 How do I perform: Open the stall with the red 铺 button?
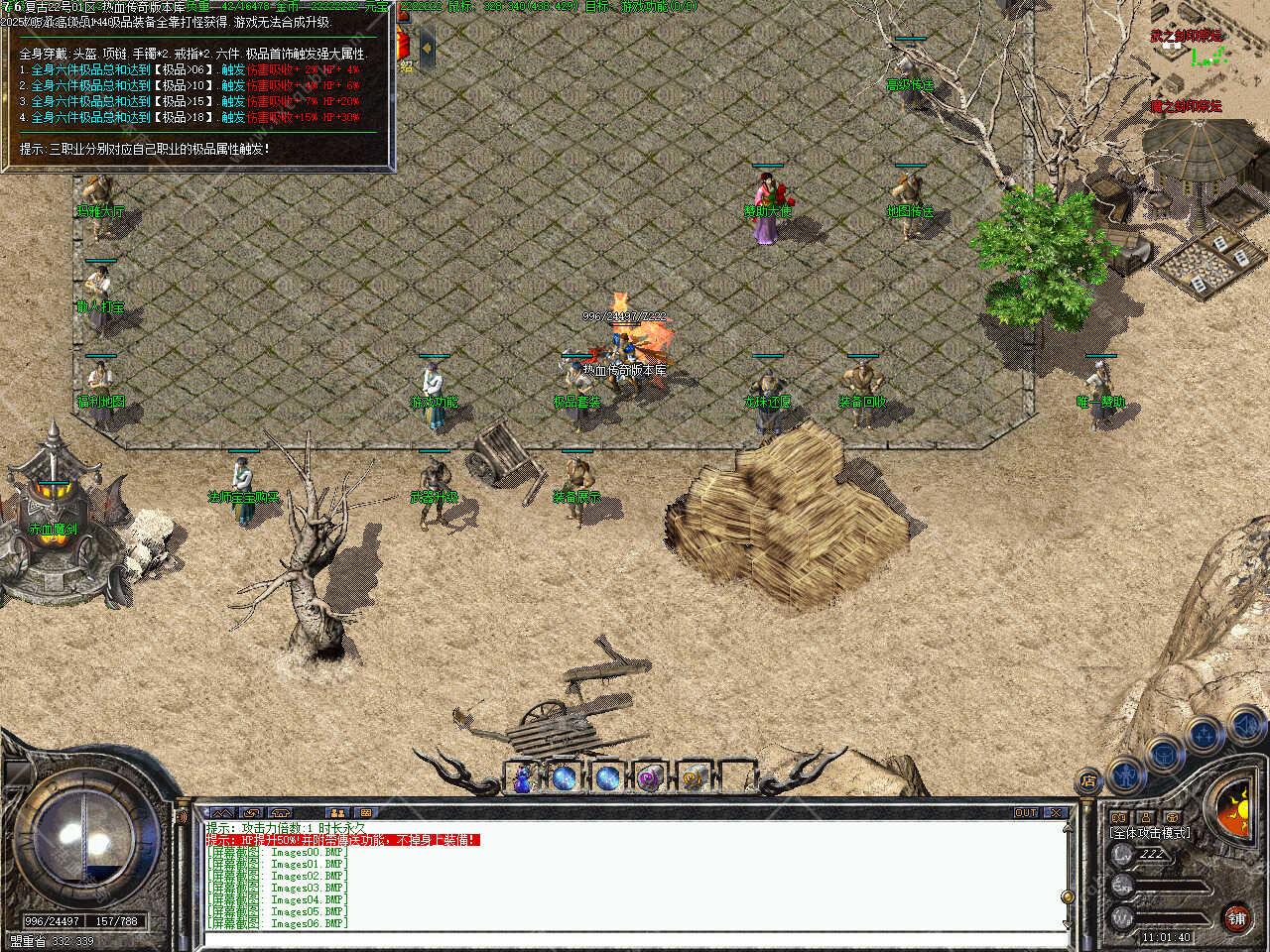coord(1236,916)
